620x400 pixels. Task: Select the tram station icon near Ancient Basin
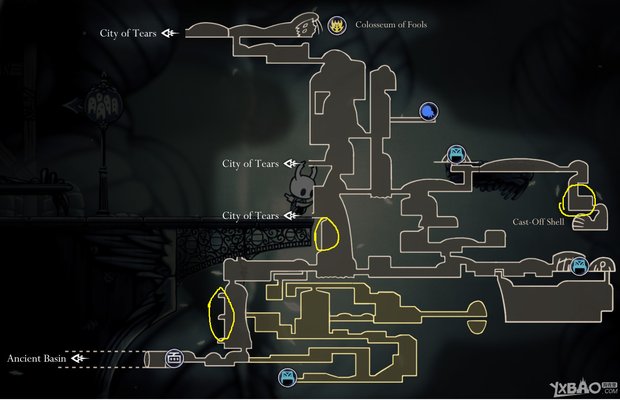(x=174, y=357)
